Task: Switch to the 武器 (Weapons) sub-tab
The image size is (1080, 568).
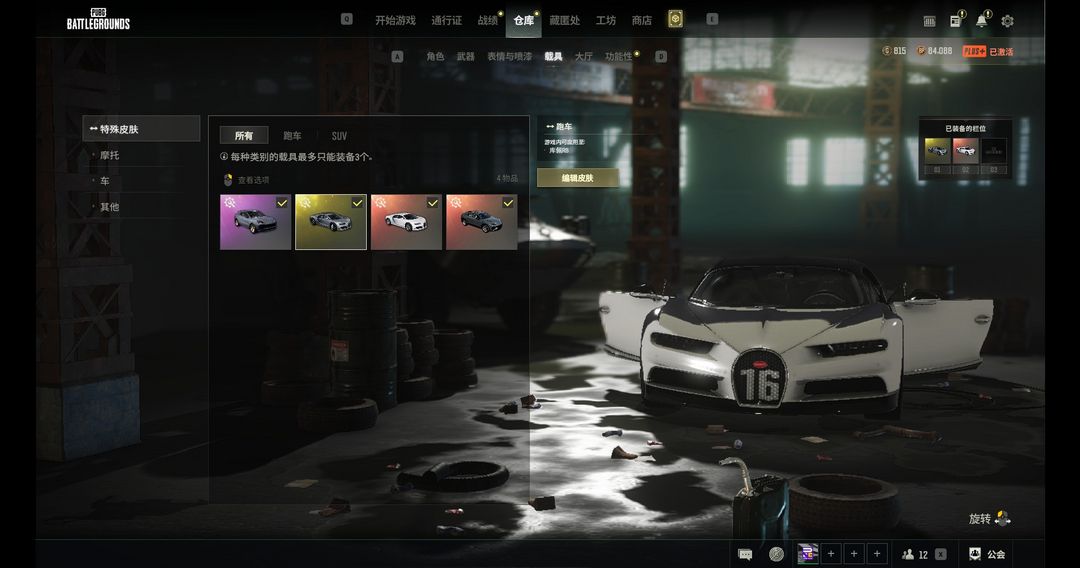Action: pos(465,57)
